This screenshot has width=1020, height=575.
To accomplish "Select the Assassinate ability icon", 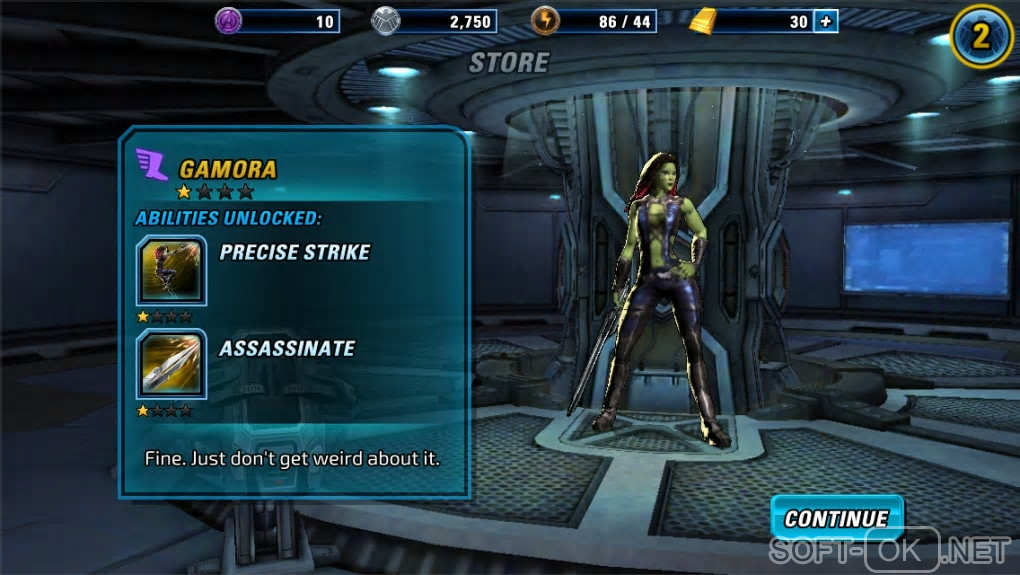I will (x=171, y=363).
